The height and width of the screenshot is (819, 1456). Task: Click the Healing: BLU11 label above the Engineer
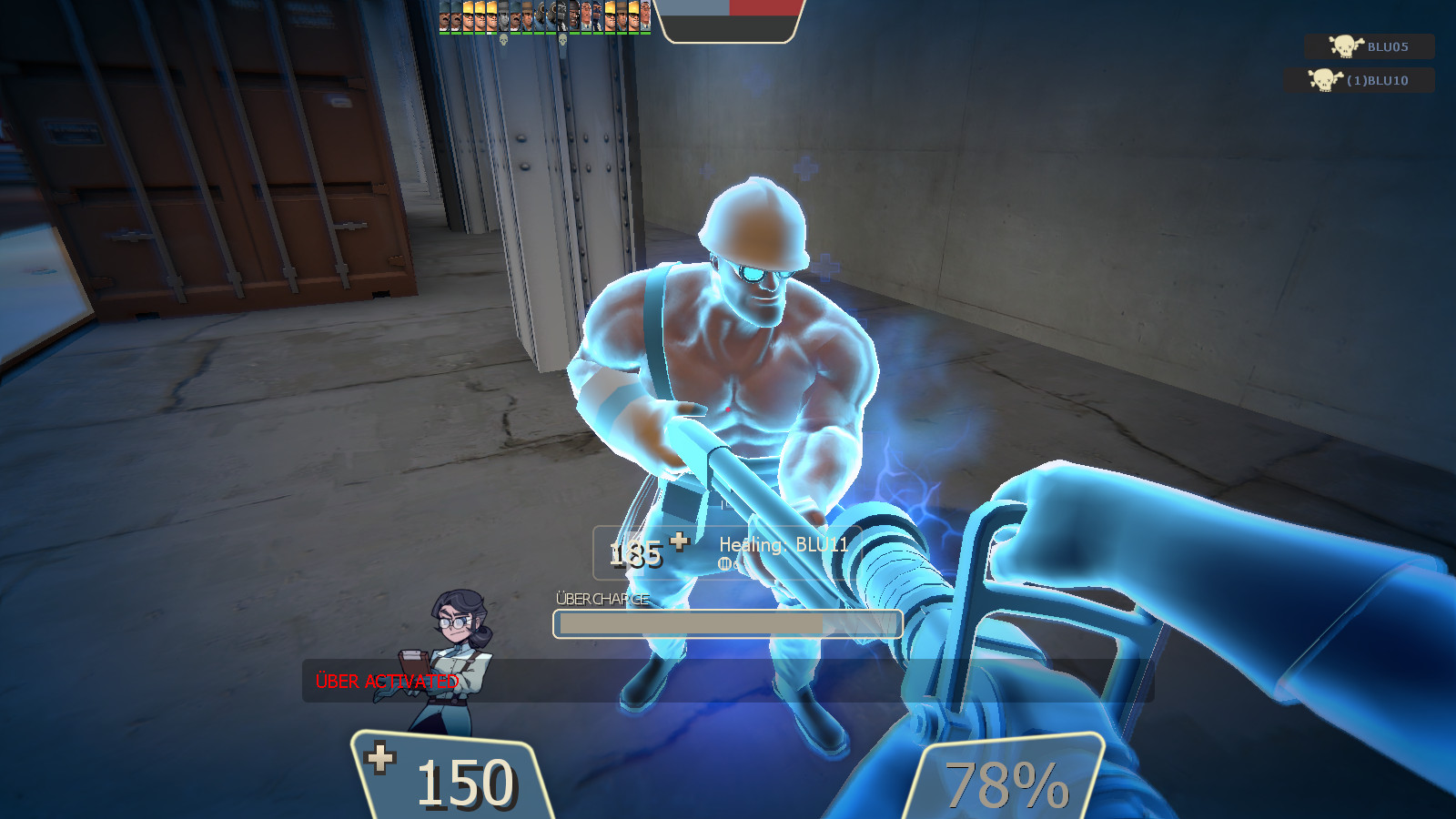(x=784, y=543)
